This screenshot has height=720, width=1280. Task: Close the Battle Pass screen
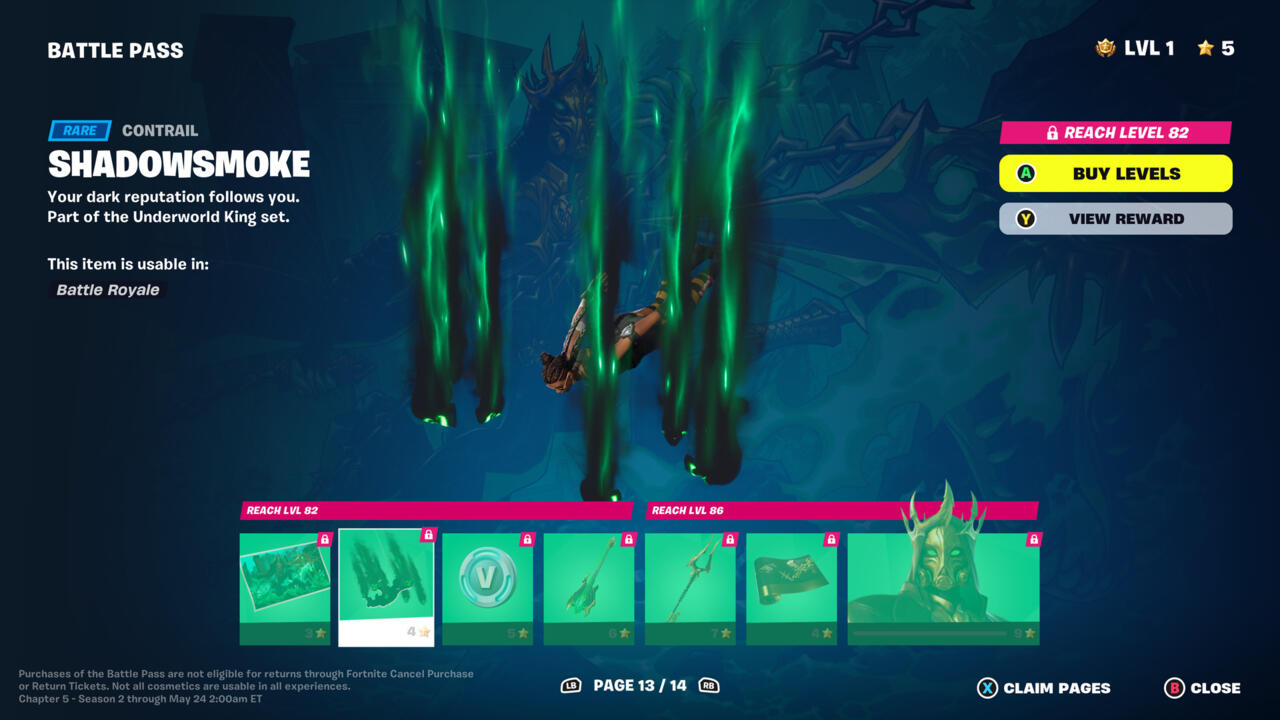1203,688
